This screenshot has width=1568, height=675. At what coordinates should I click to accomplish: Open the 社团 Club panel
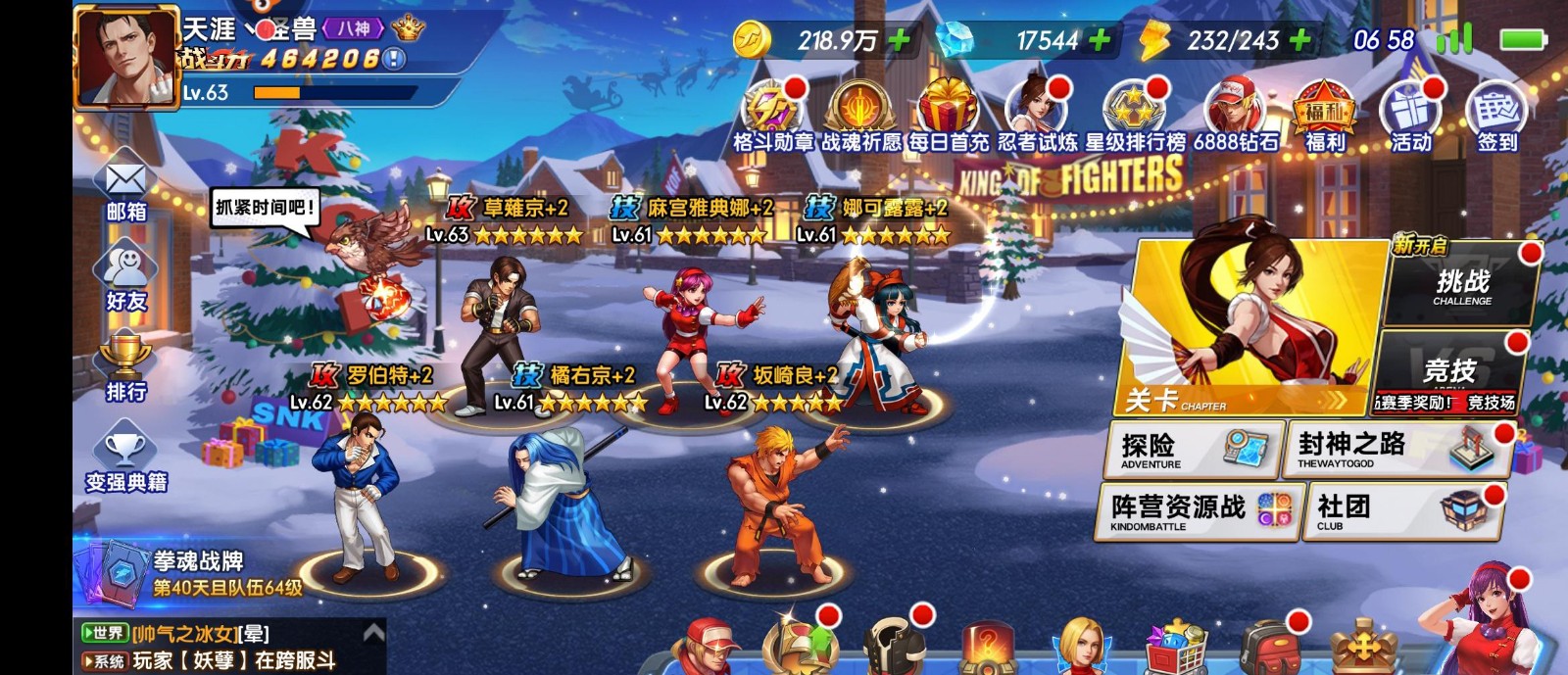[1403, 510]
